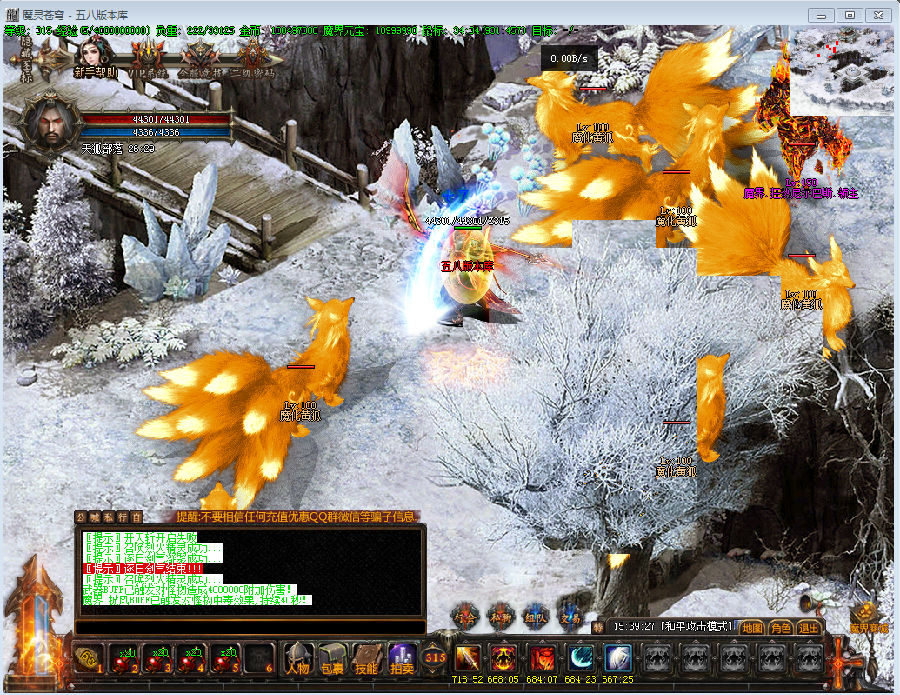900x695 pixels.
Task: Open the 拍卖 auction house
Action: pos(401,659)
